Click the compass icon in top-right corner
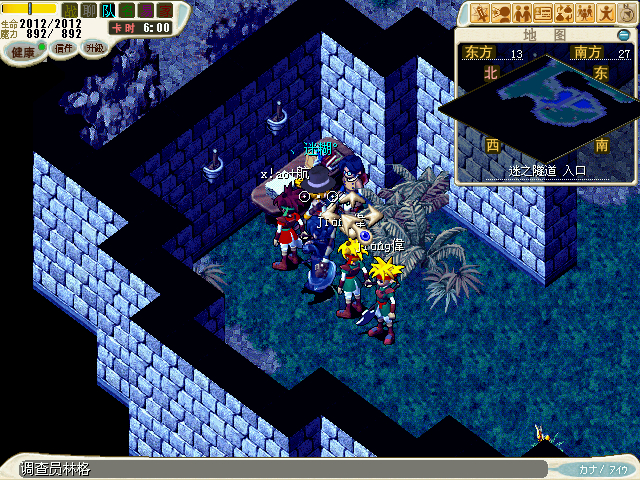 click(626, 13)
